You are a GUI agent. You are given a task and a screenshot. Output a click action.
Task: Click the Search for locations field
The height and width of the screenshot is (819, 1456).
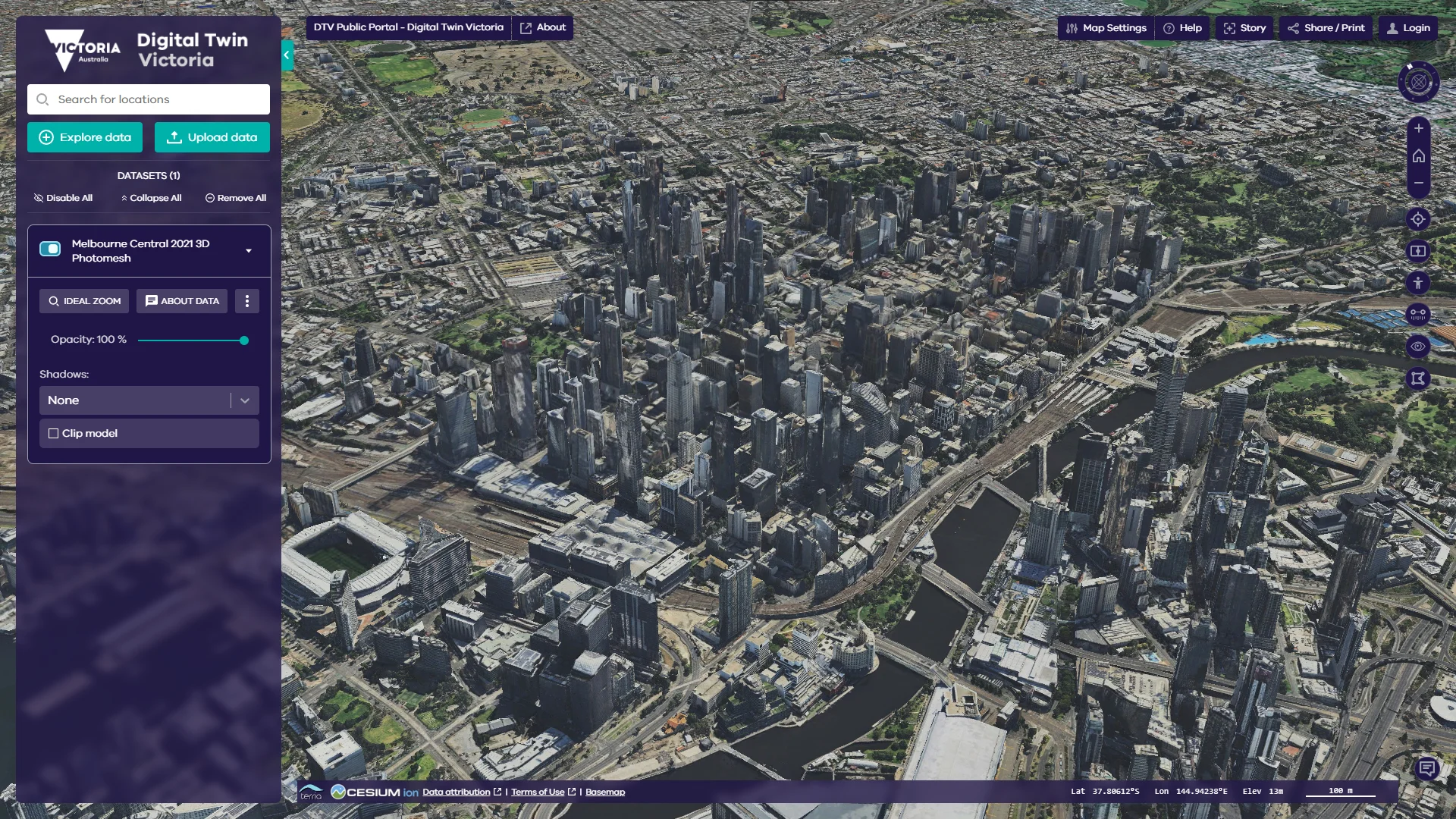(149, 99)
